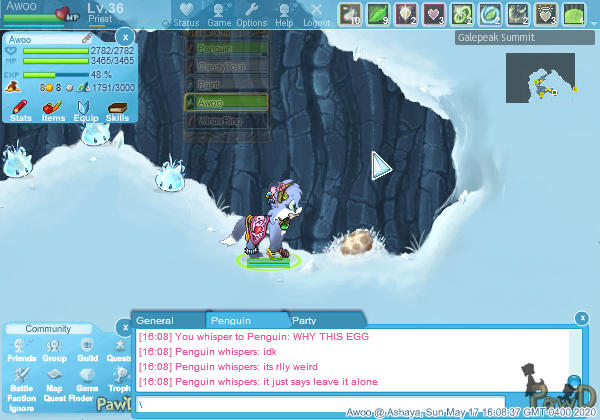
Task: Select Penguin in the player list
Action: 226,47
